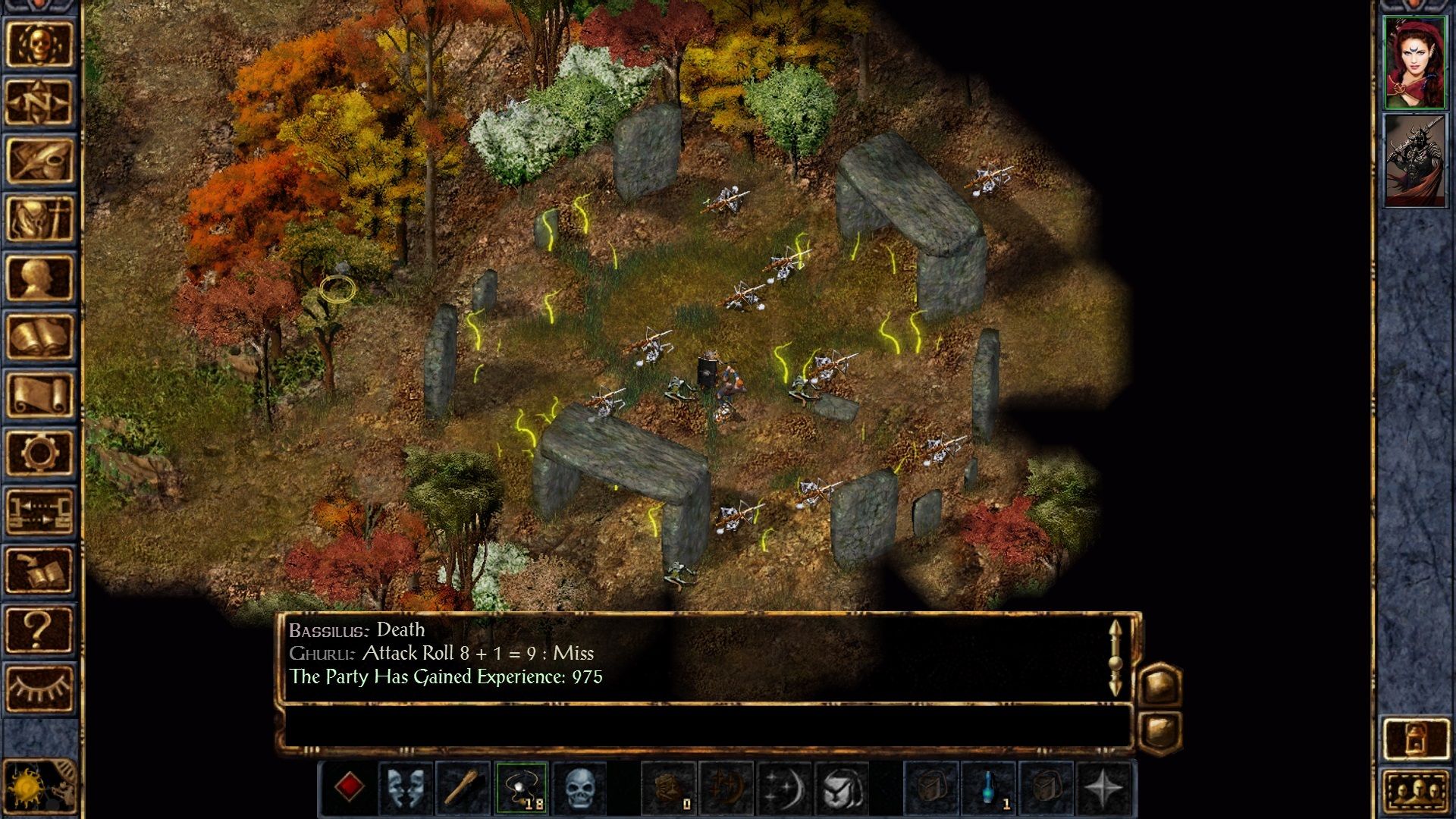
Task: Open the priest scroll
Action: [x=39, y=394]
